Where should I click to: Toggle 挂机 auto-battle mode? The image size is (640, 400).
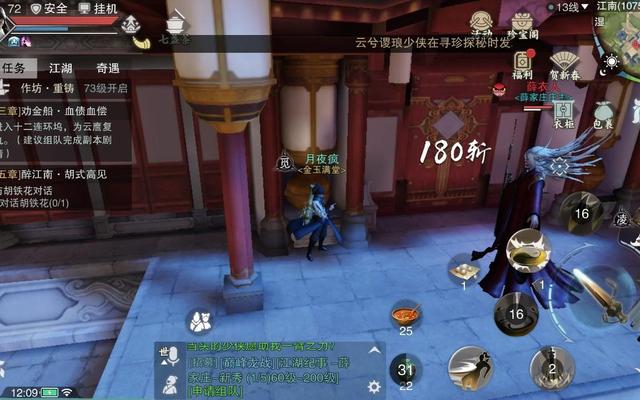coord(98,8)
